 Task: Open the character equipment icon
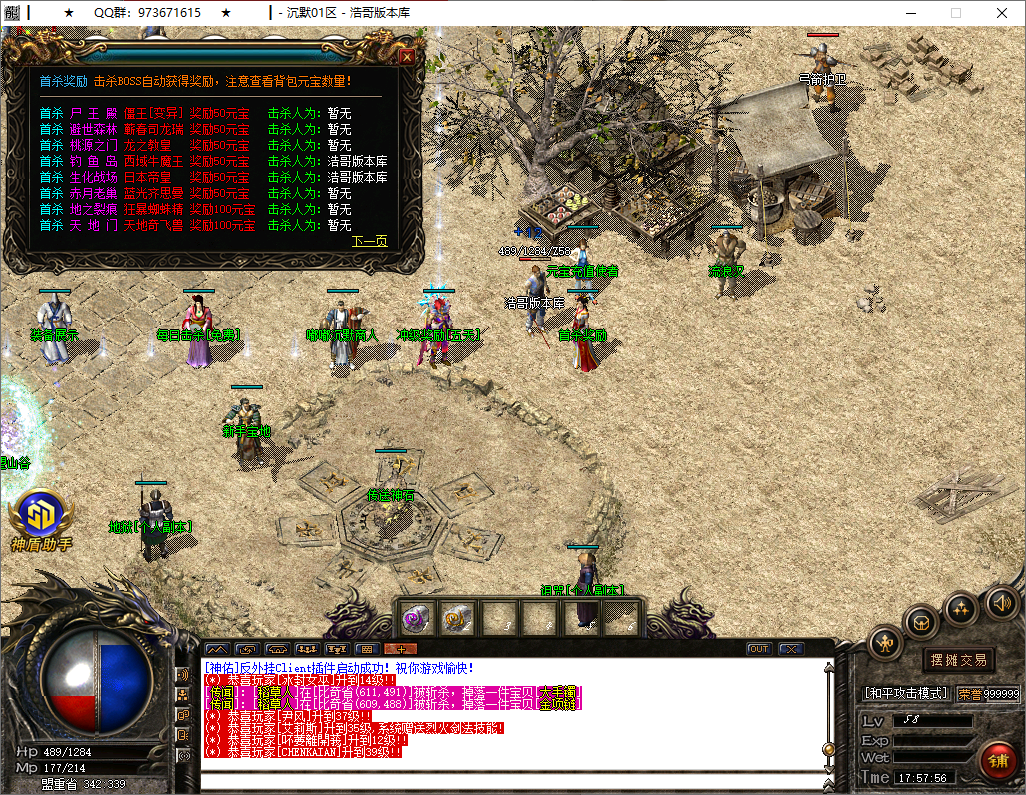coord(886,642)
